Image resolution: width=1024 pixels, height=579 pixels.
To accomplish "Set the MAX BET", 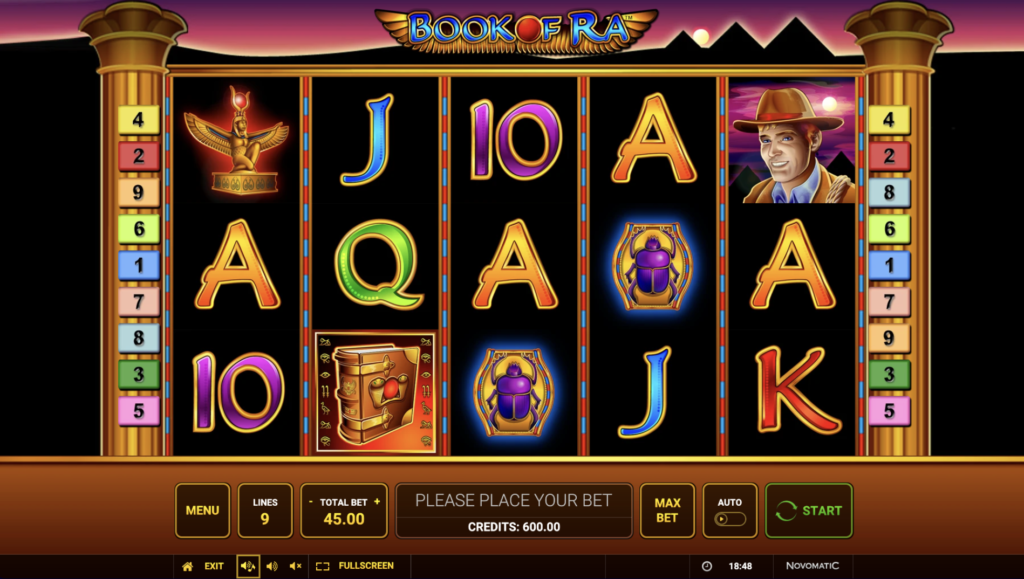I will tap(667, 510).
